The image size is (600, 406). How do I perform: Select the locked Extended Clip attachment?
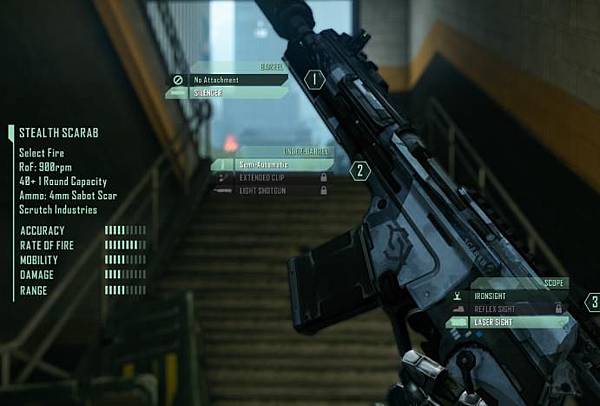[x=270, y=177]
